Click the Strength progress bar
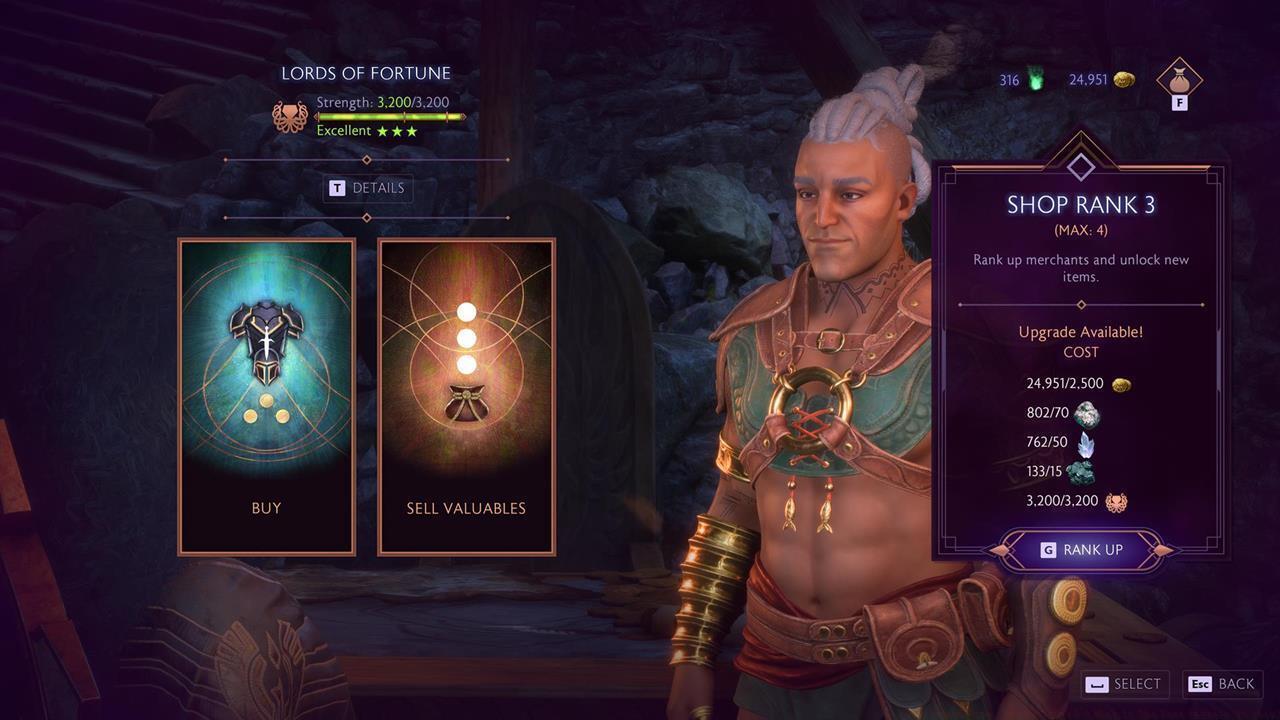The width and height of the screenshot is (1280, 720). 390,116
